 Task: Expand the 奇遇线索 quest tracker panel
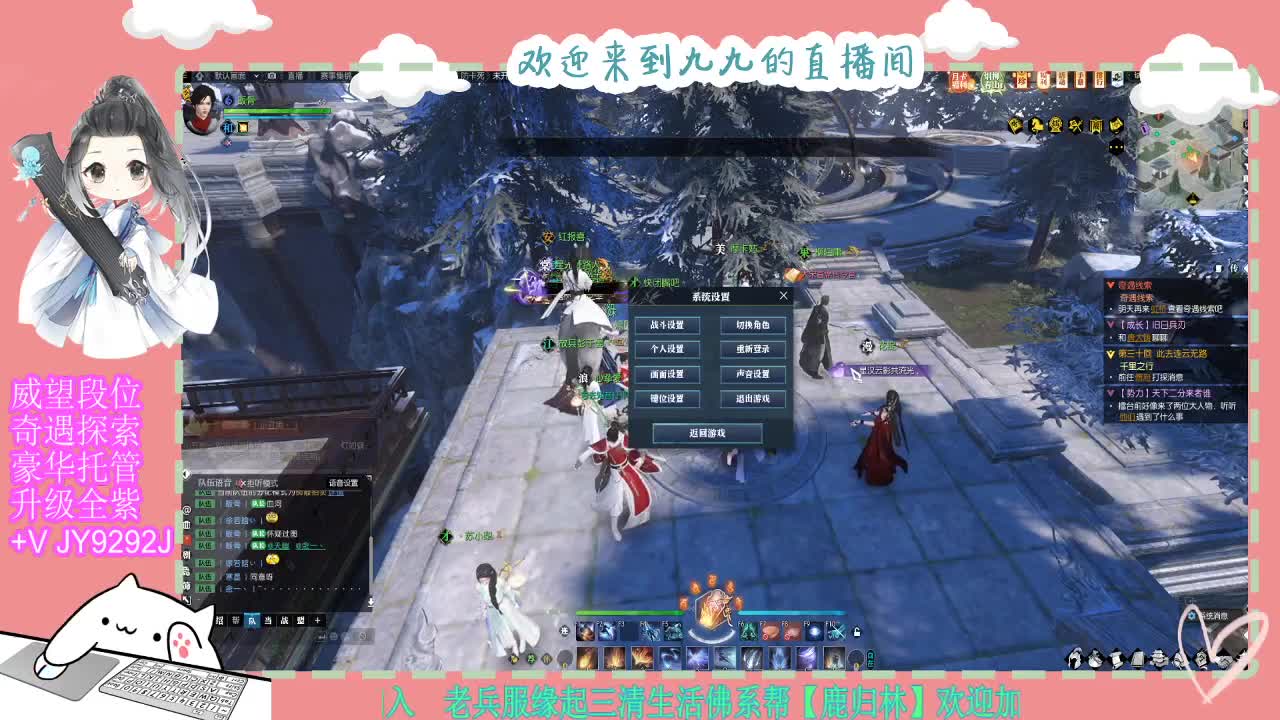point(1110,286)
